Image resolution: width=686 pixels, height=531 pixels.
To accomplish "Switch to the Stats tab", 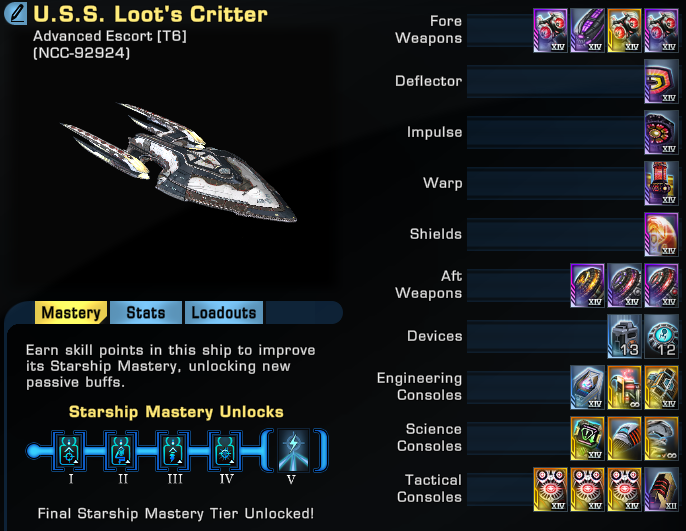I will tap(146, 313).
